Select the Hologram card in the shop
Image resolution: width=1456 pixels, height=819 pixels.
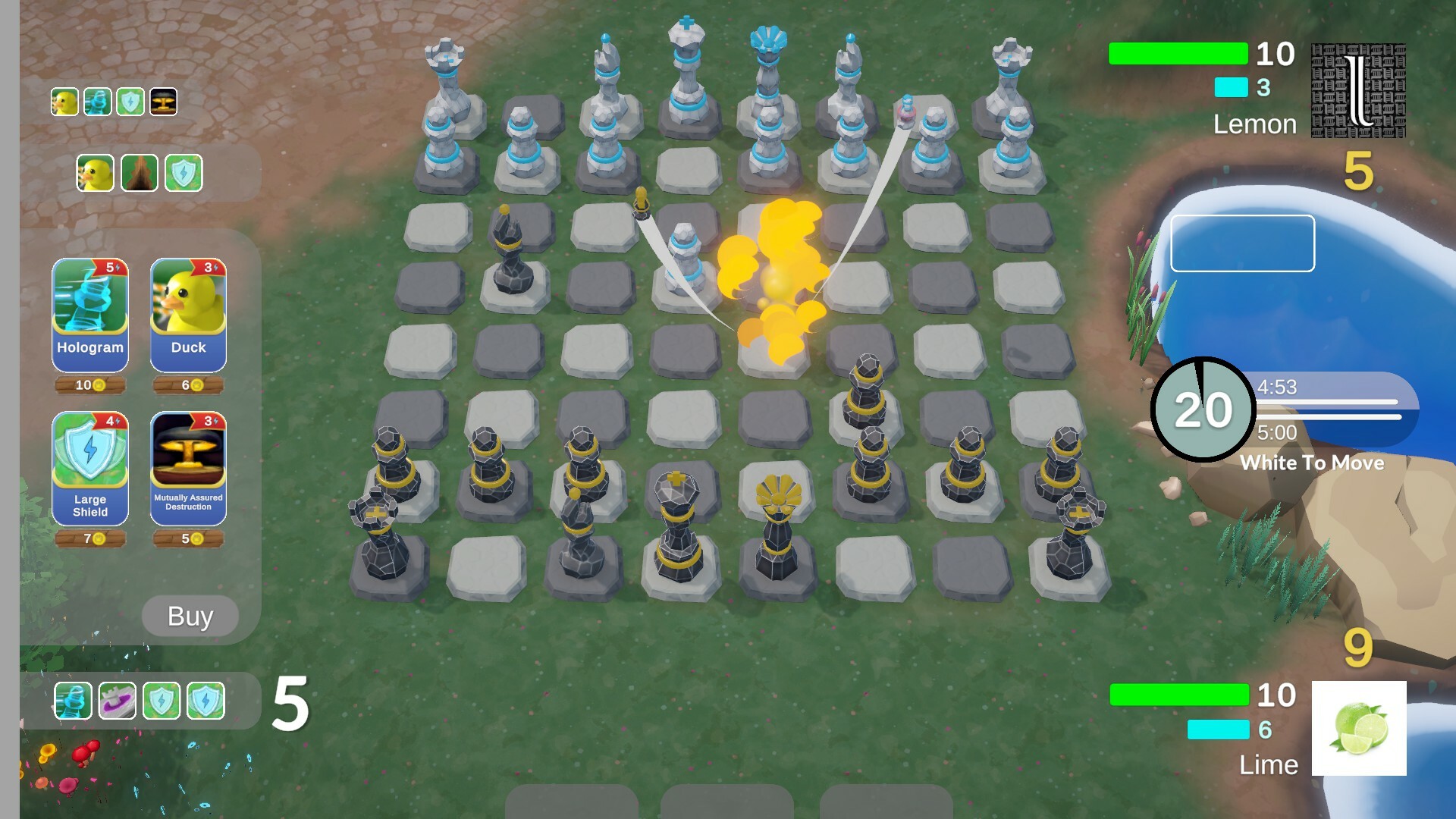[x=89, y=315]
